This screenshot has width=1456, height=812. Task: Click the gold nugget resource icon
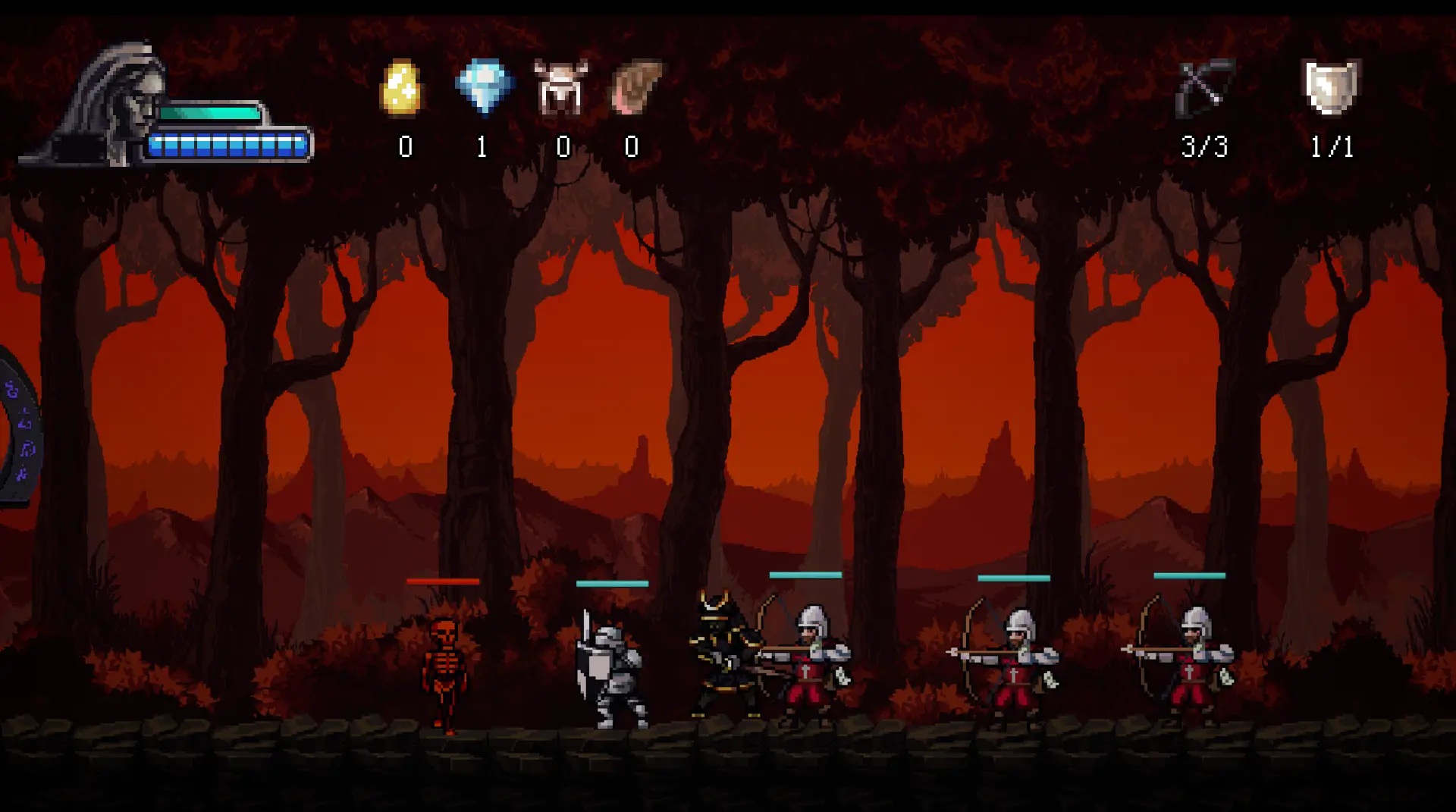tap(400, 89)
